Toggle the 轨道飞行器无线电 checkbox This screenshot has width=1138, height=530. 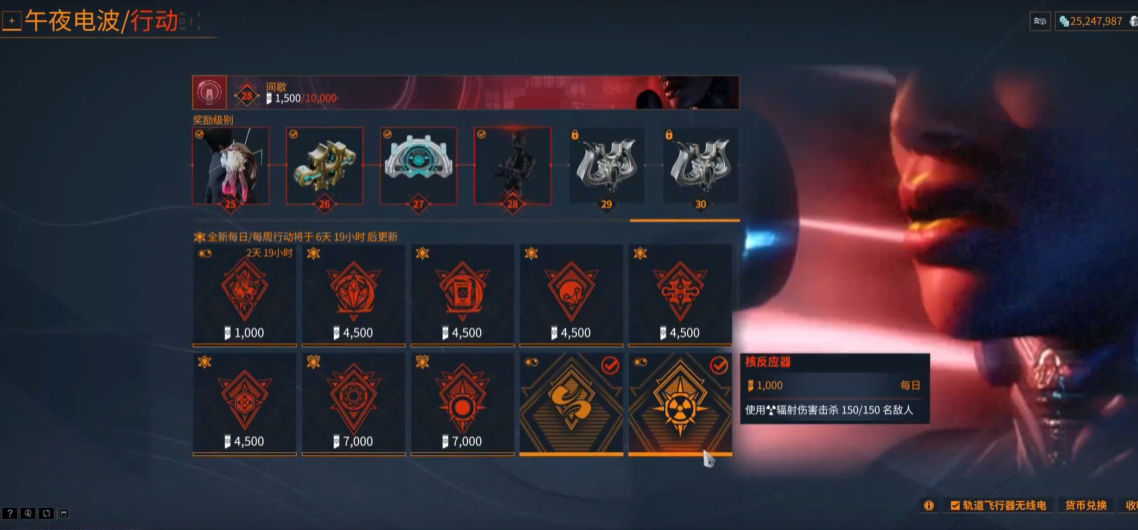coord(955,506)
